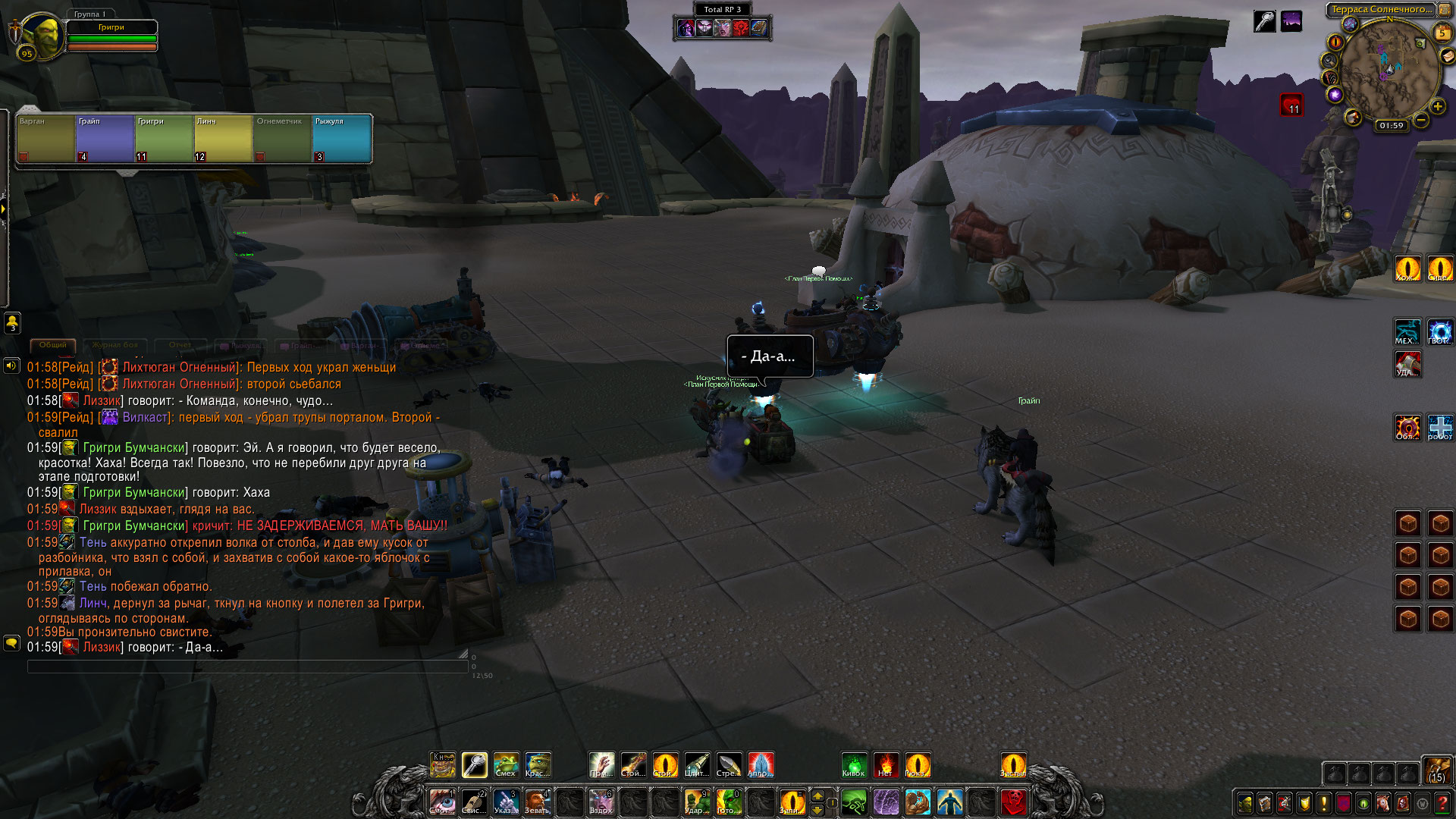Image resolution: width=1456 pixels, height=819 pixels.
Task: Click the Григри player portrait
Action: point(41,36)
